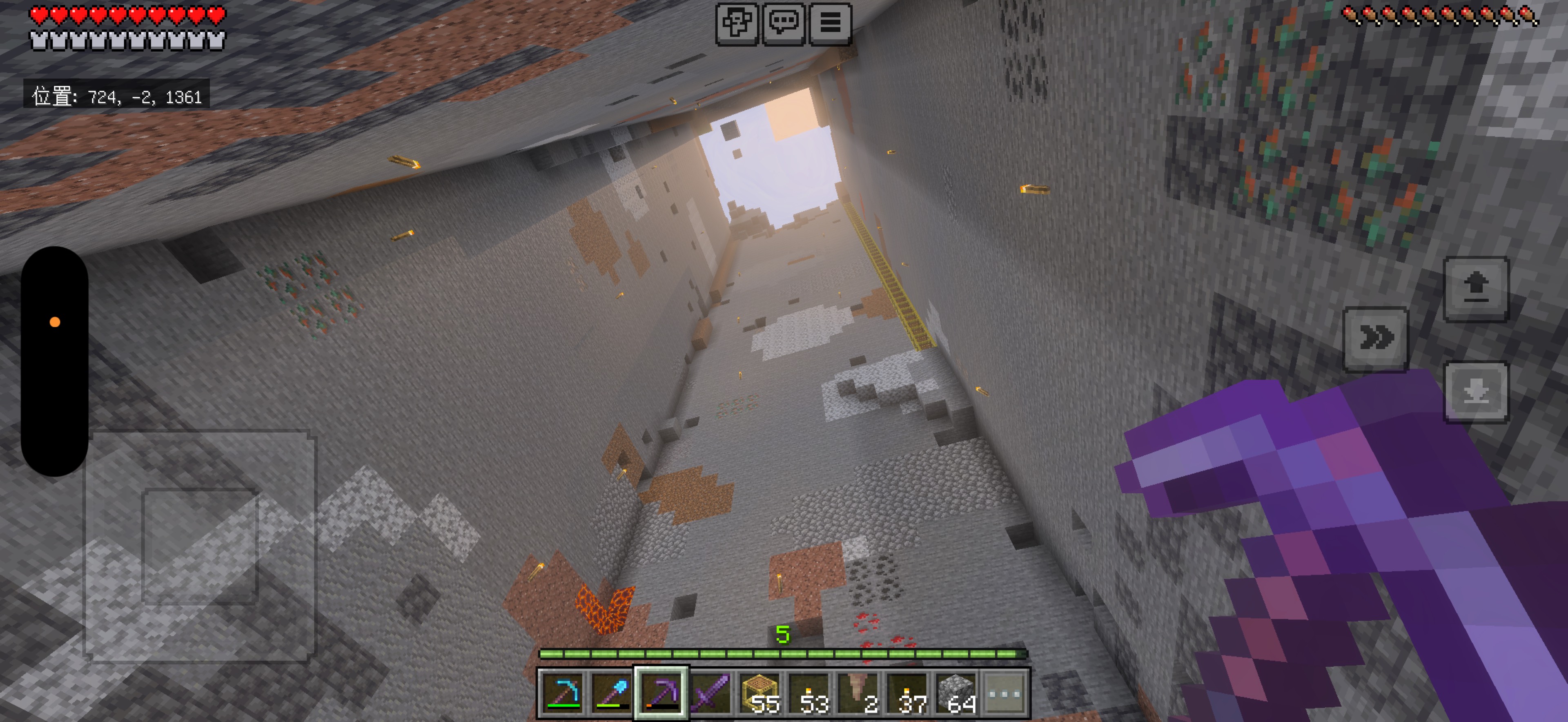Select the diamond pickaxe hotbar slot
1568x722 pixels.
point(563,693)
